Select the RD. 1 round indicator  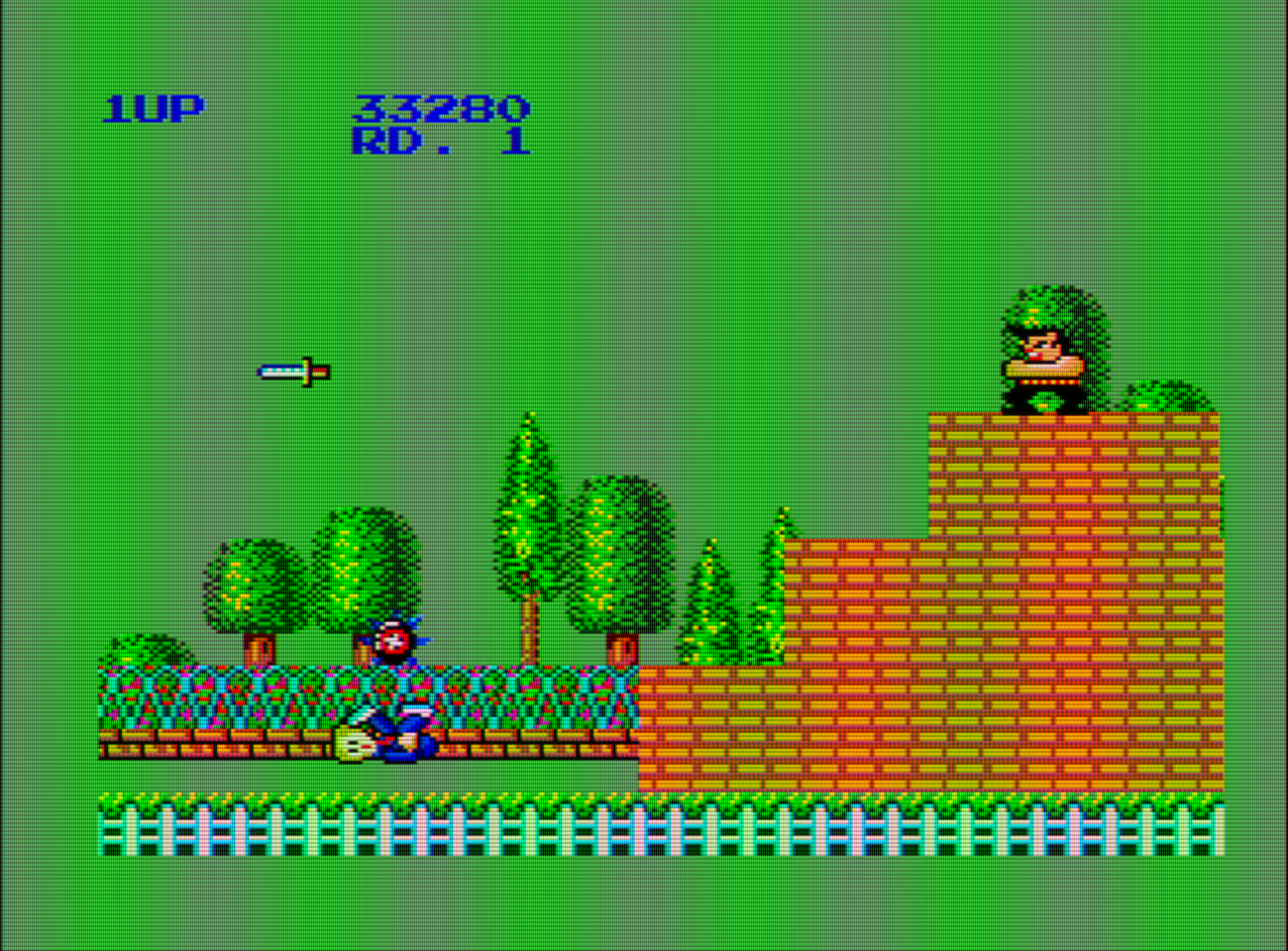[443, 146]
